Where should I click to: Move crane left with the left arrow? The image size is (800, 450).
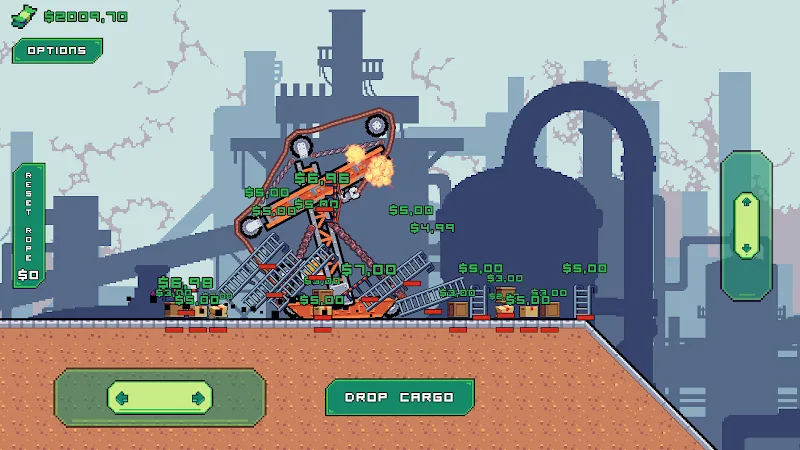coord(122,398)
